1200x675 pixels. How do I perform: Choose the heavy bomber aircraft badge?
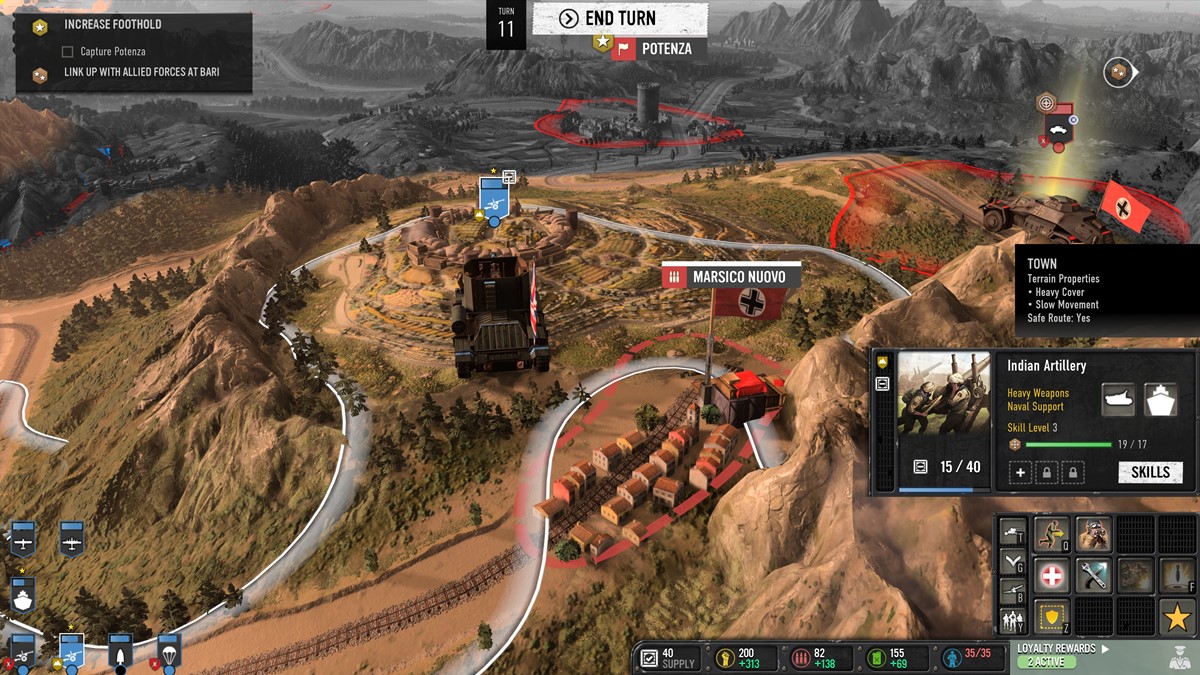point(71,538)
